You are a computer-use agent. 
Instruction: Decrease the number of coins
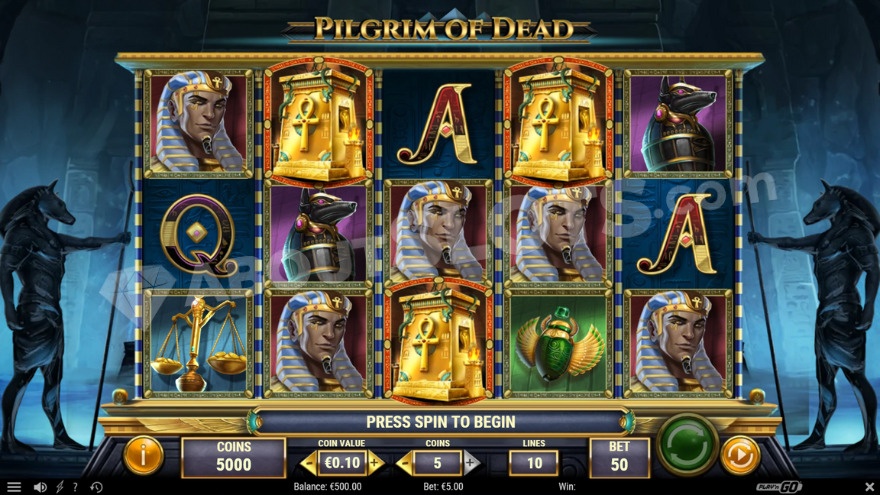click(405, 463)
